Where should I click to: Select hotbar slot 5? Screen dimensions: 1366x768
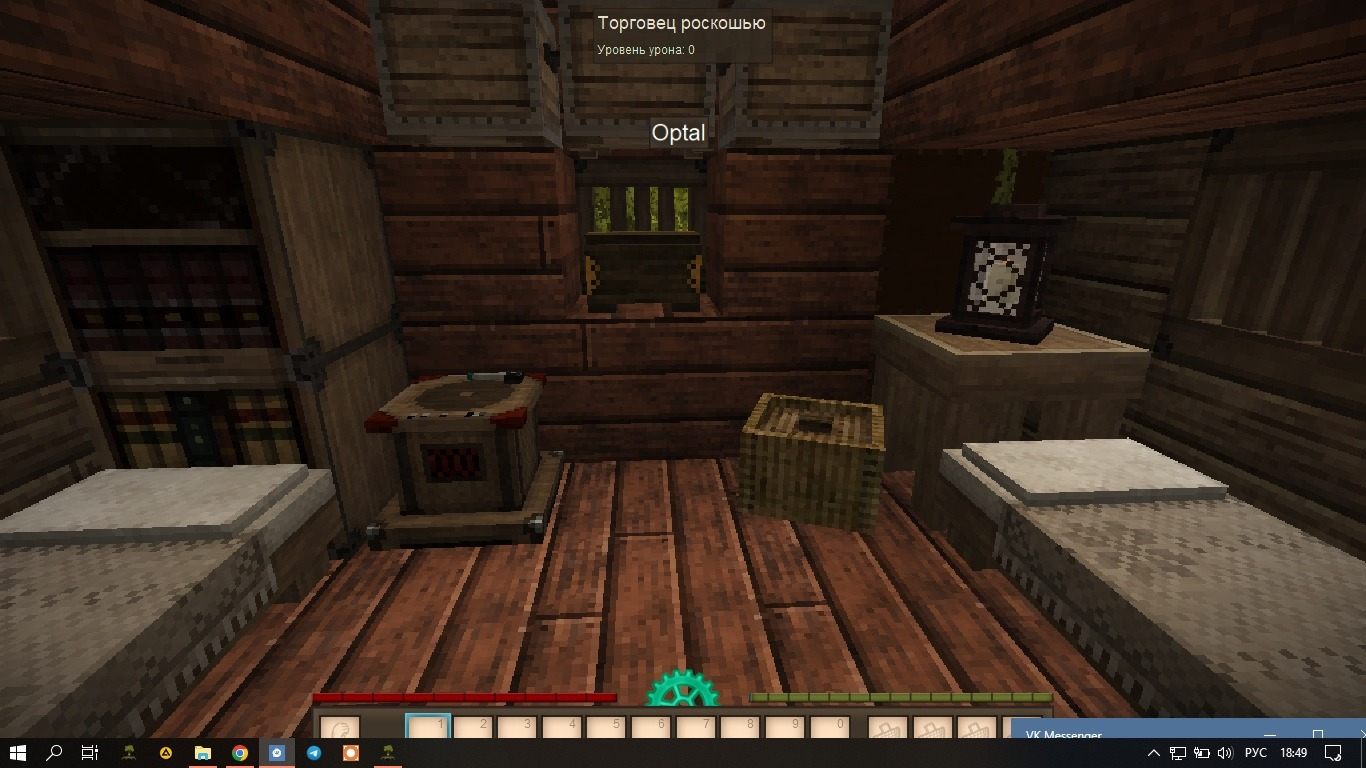coord(607,726)
